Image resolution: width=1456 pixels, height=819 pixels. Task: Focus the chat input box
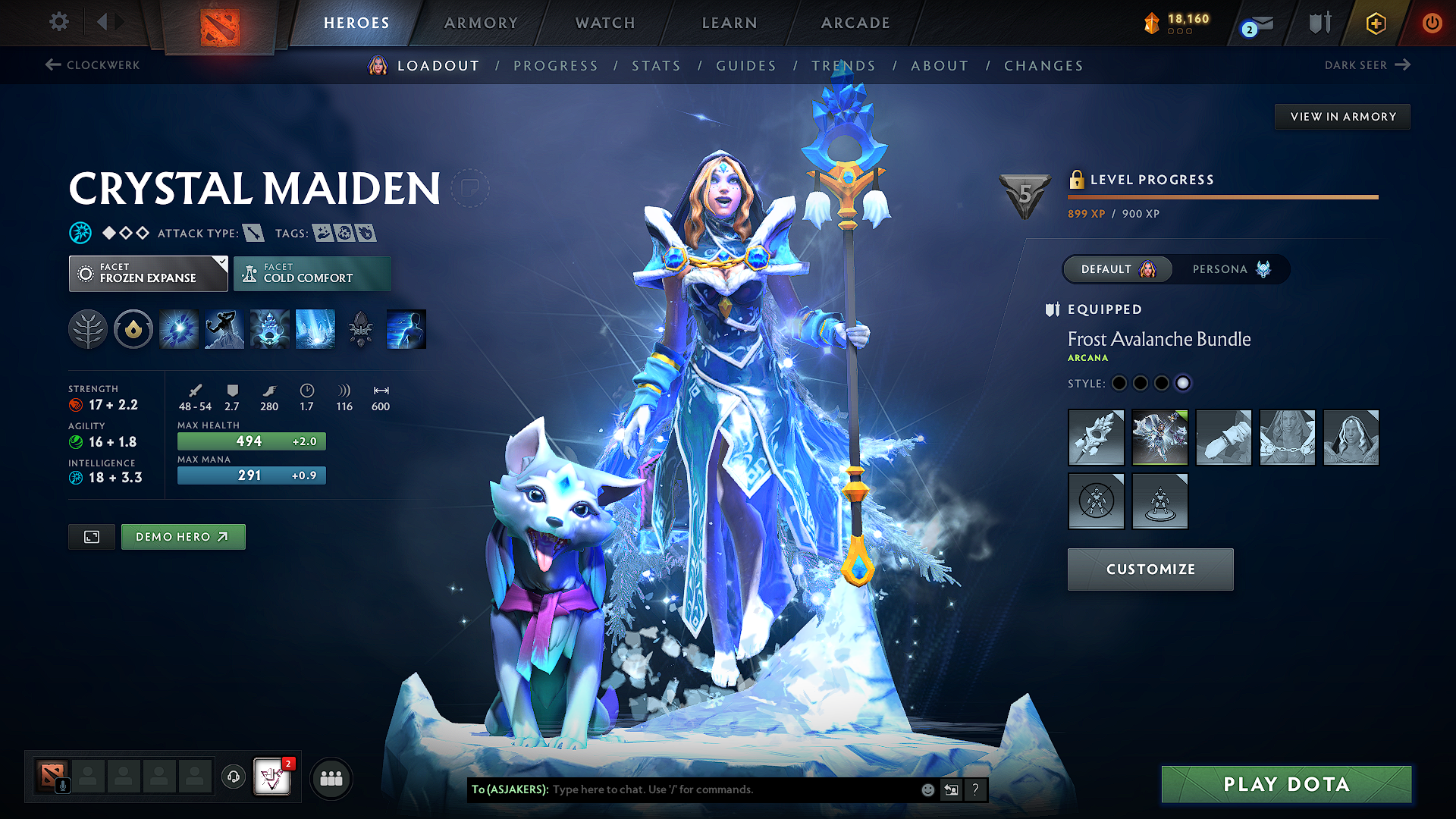(x=728, y=789)
